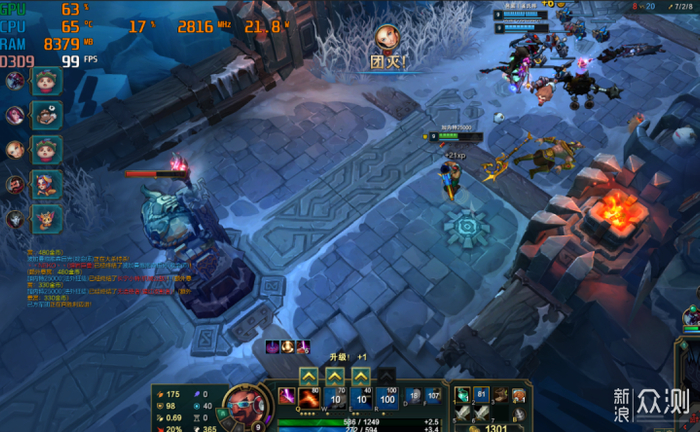Cast the R ultimate ability
The image size is (700, 432).
coord(386,399)
